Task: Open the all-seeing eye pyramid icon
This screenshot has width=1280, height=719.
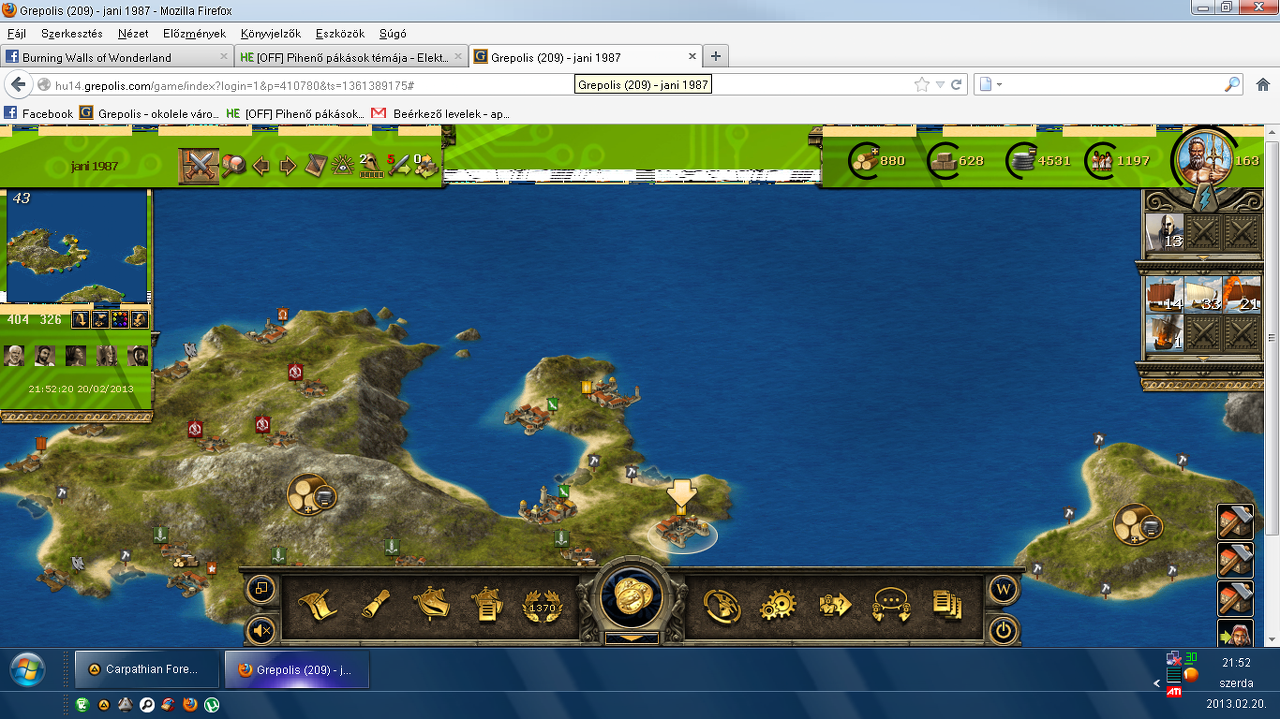Action: pyautogui.click(x=344, y=166)
